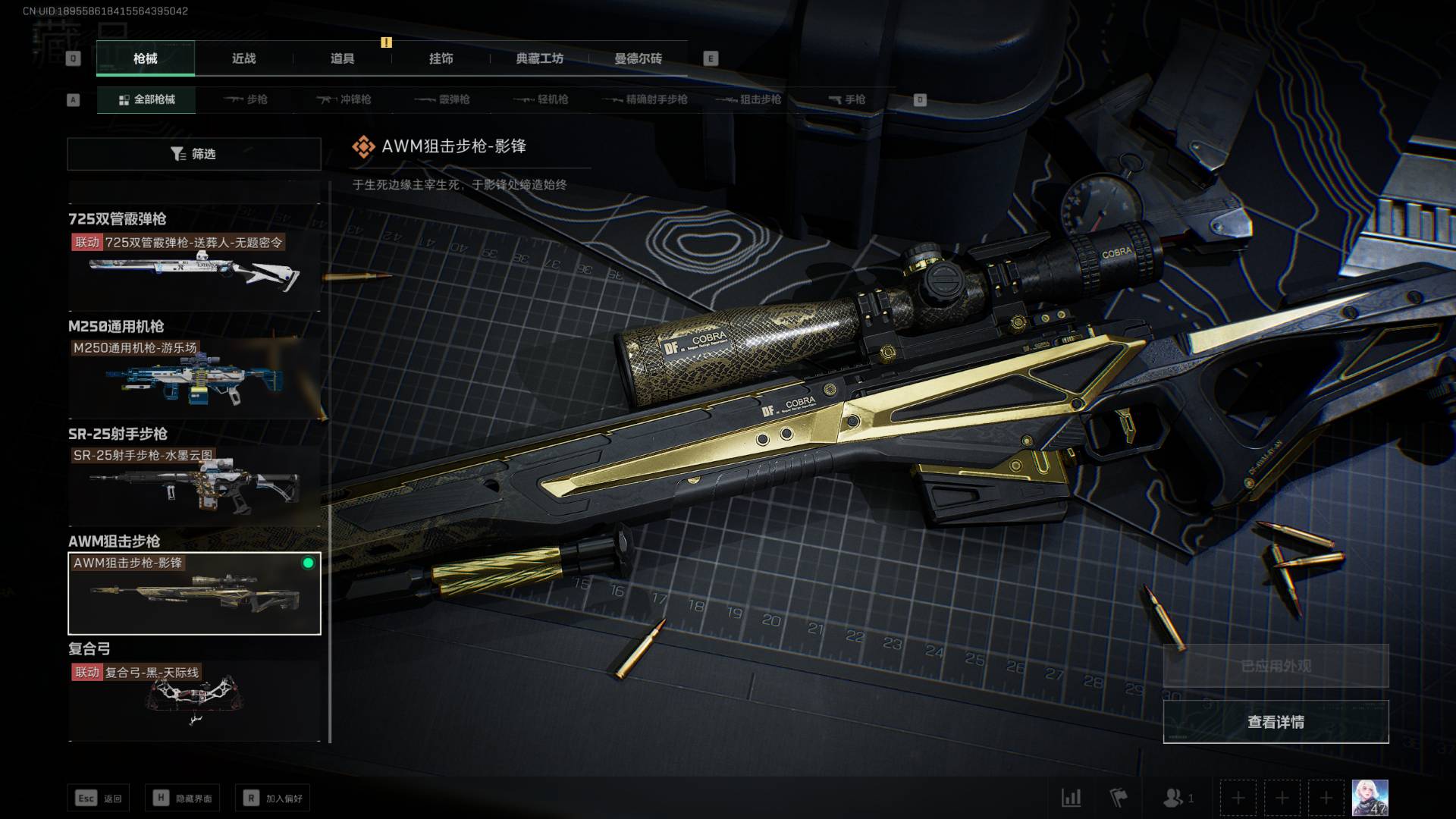Screen dimensions: 1456x819
Task: Filter by 冲锋枪 category
Action: [344, 99]
